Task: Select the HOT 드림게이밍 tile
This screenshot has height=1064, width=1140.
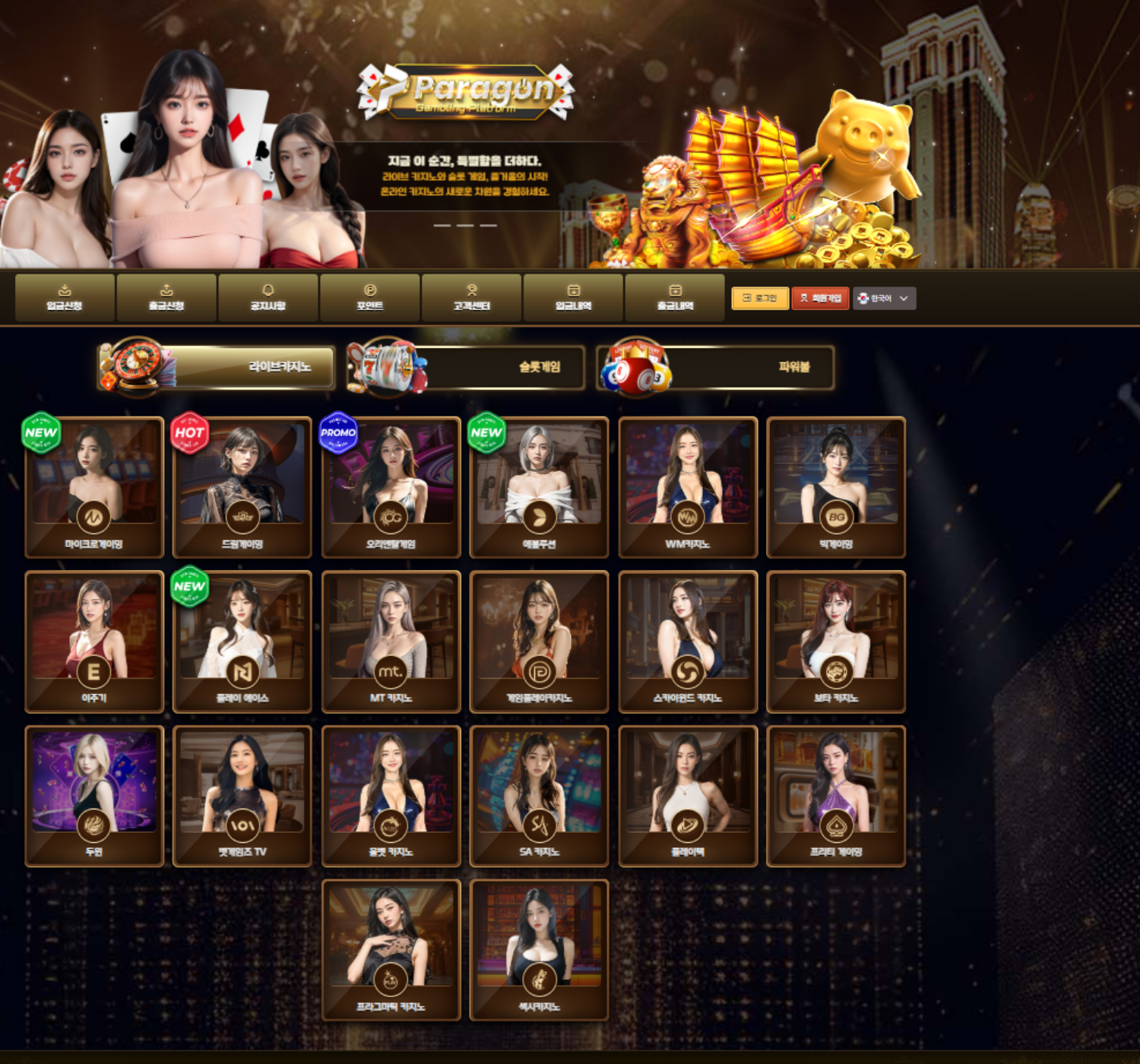Action: pos(242,486)
